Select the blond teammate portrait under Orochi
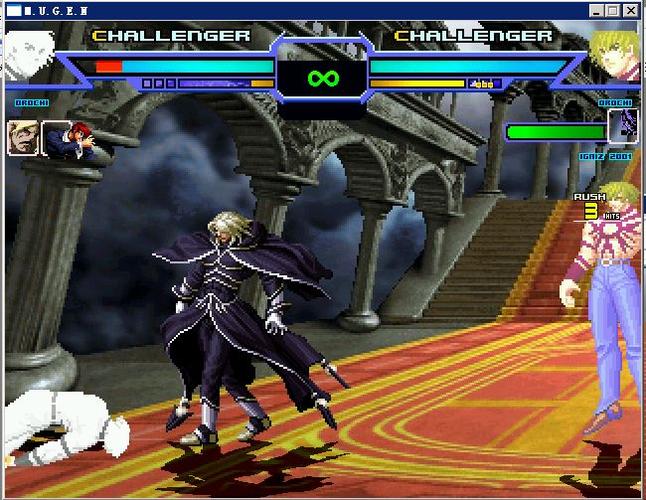646x500 pixels. click(23, 137)
